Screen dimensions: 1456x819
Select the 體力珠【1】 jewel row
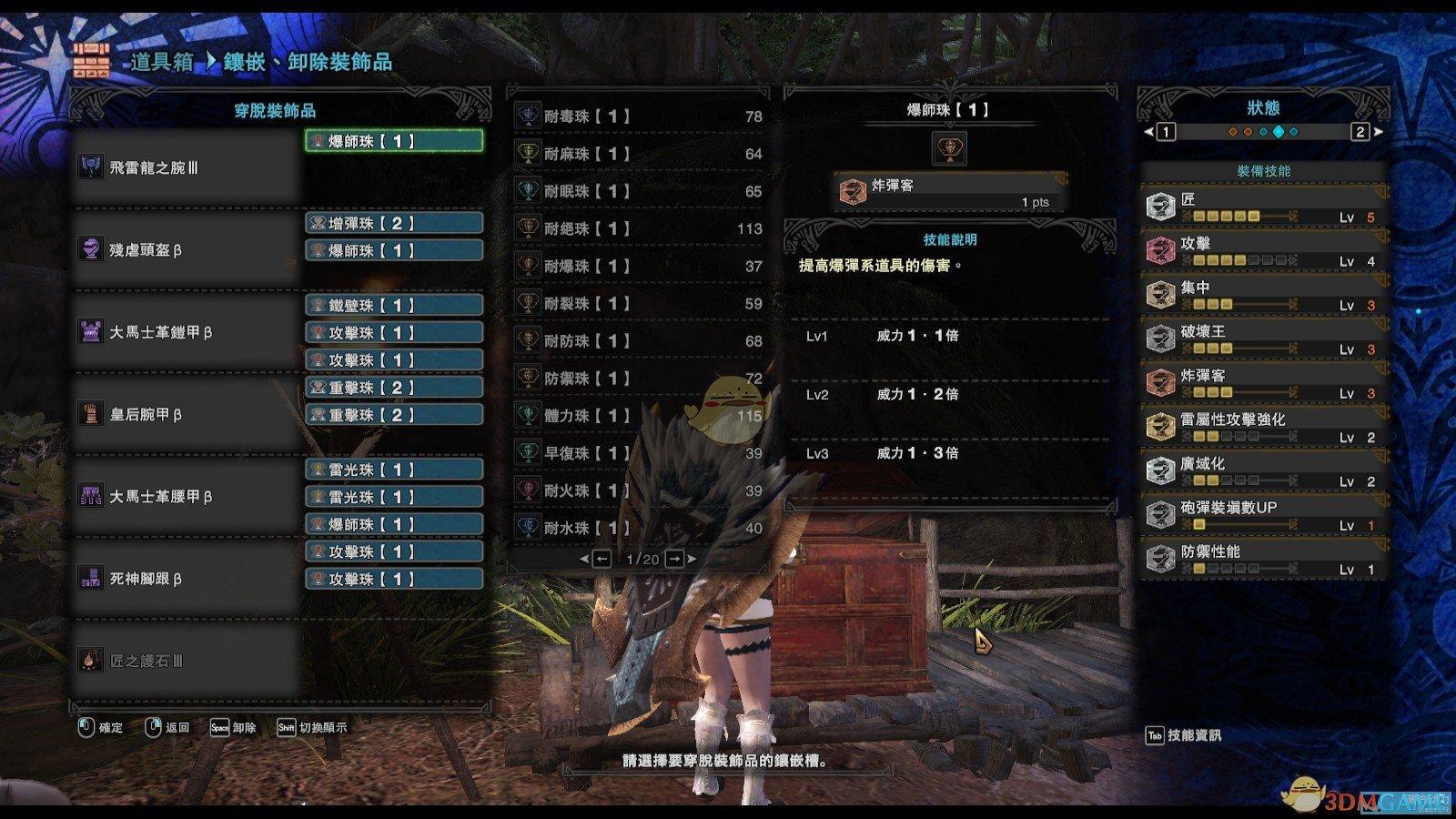pyautogui.click(x=639, y=415)
